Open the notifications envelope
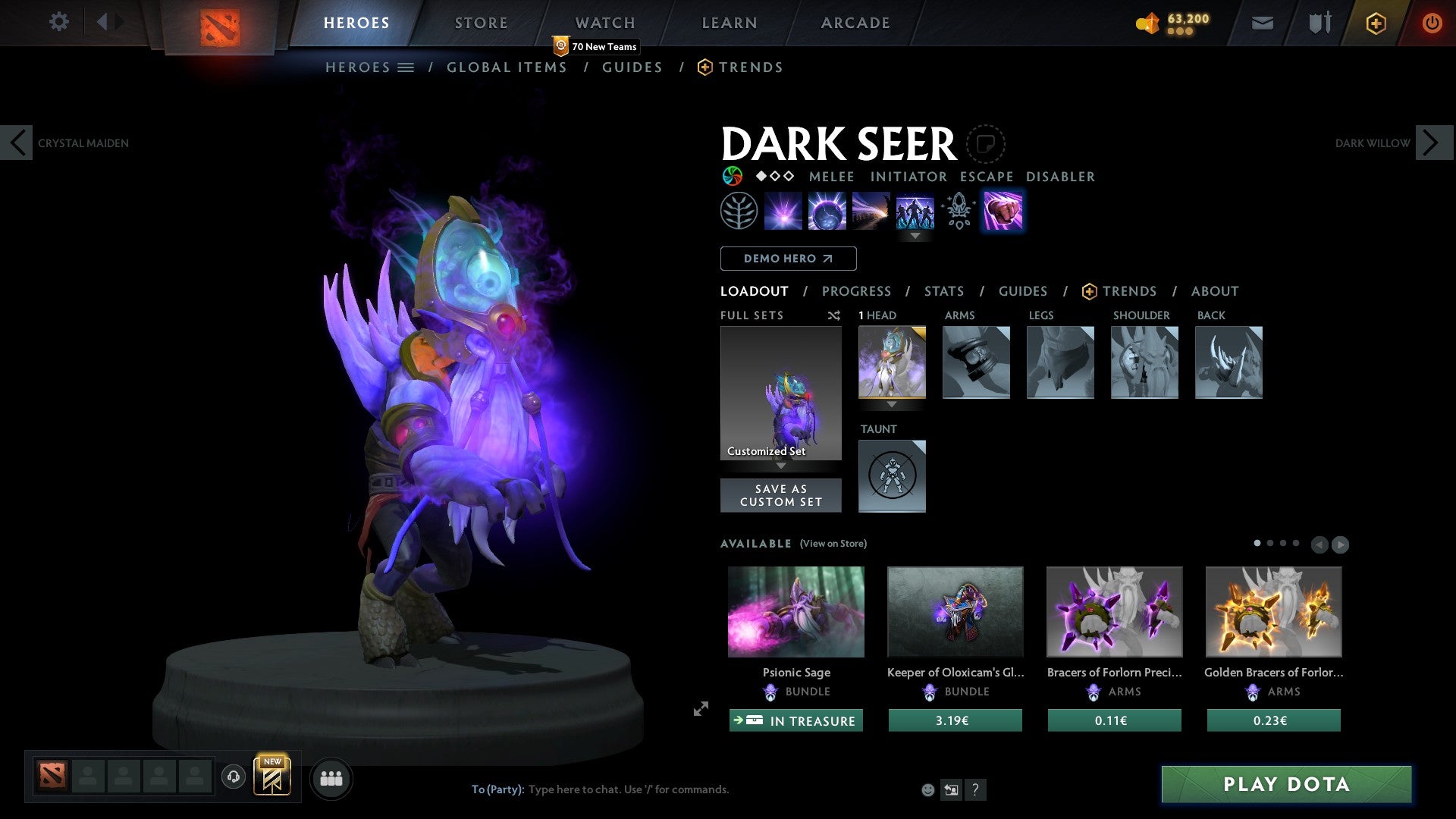1456x819 pixels. point(1261,23)
